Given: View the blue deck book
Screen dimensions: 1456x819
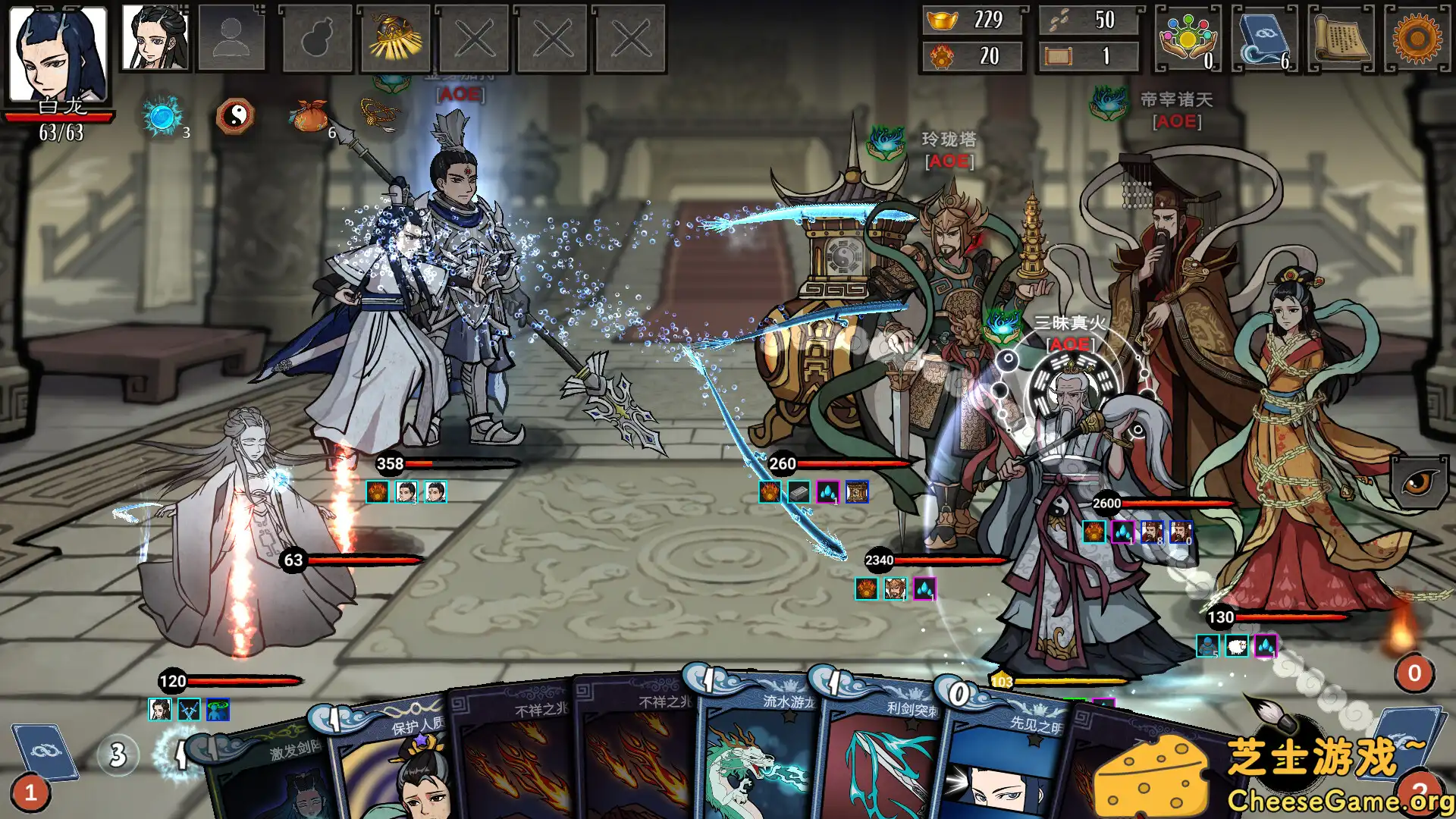Looking at the screenshot, I should [x=1264, y=38].
